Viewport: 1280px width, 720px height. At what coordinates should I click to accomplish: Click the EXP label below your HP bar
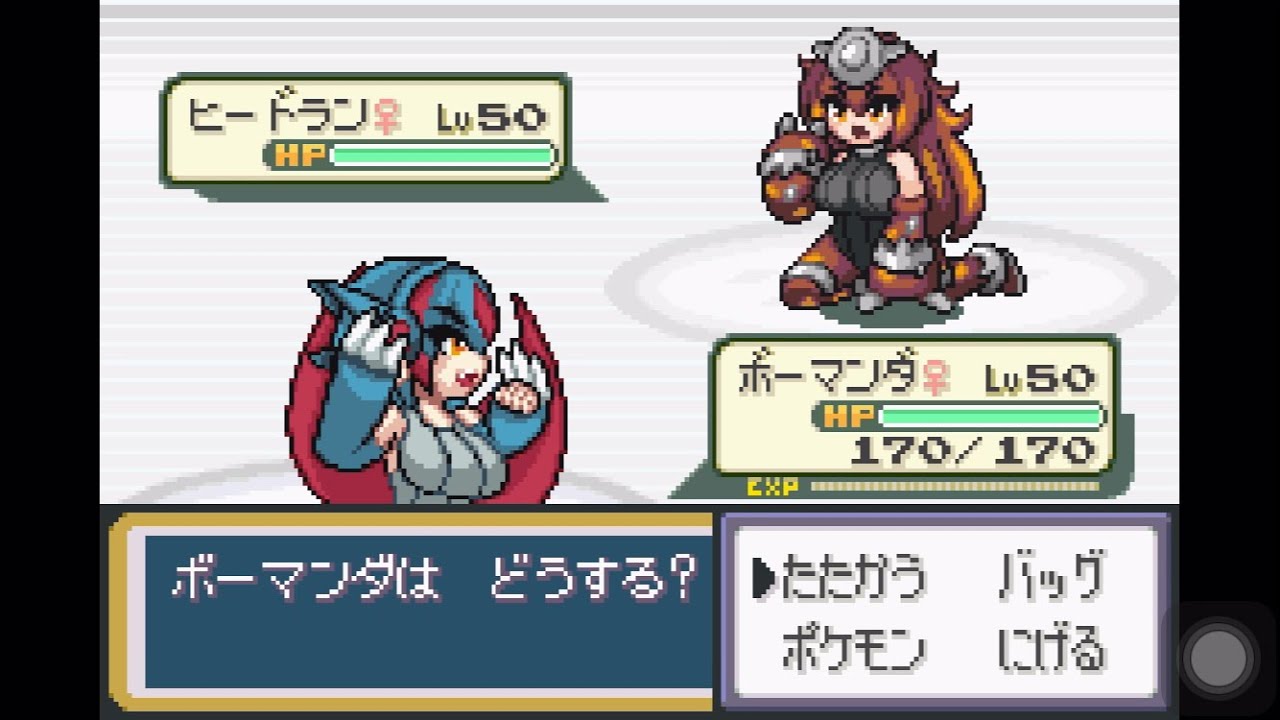click(770, 486)
